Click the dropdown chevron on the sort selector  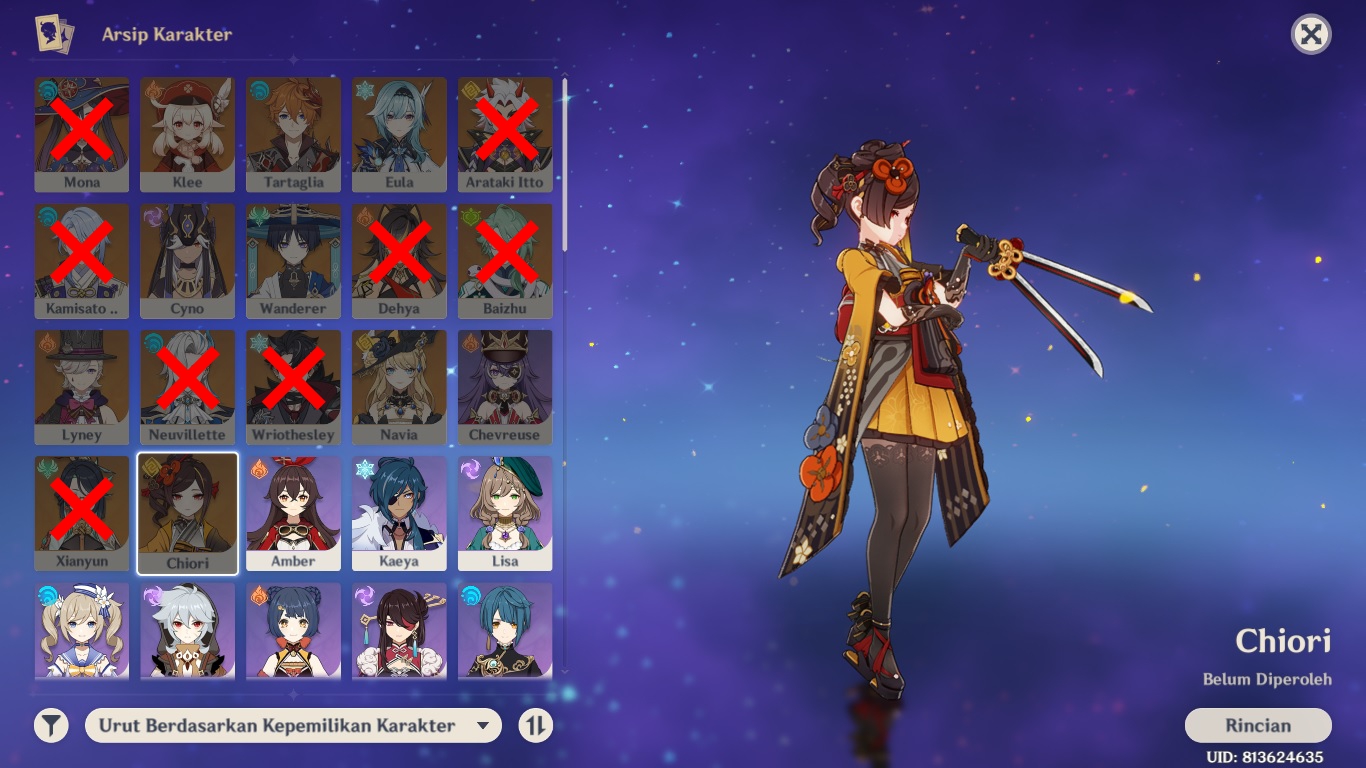484,726
